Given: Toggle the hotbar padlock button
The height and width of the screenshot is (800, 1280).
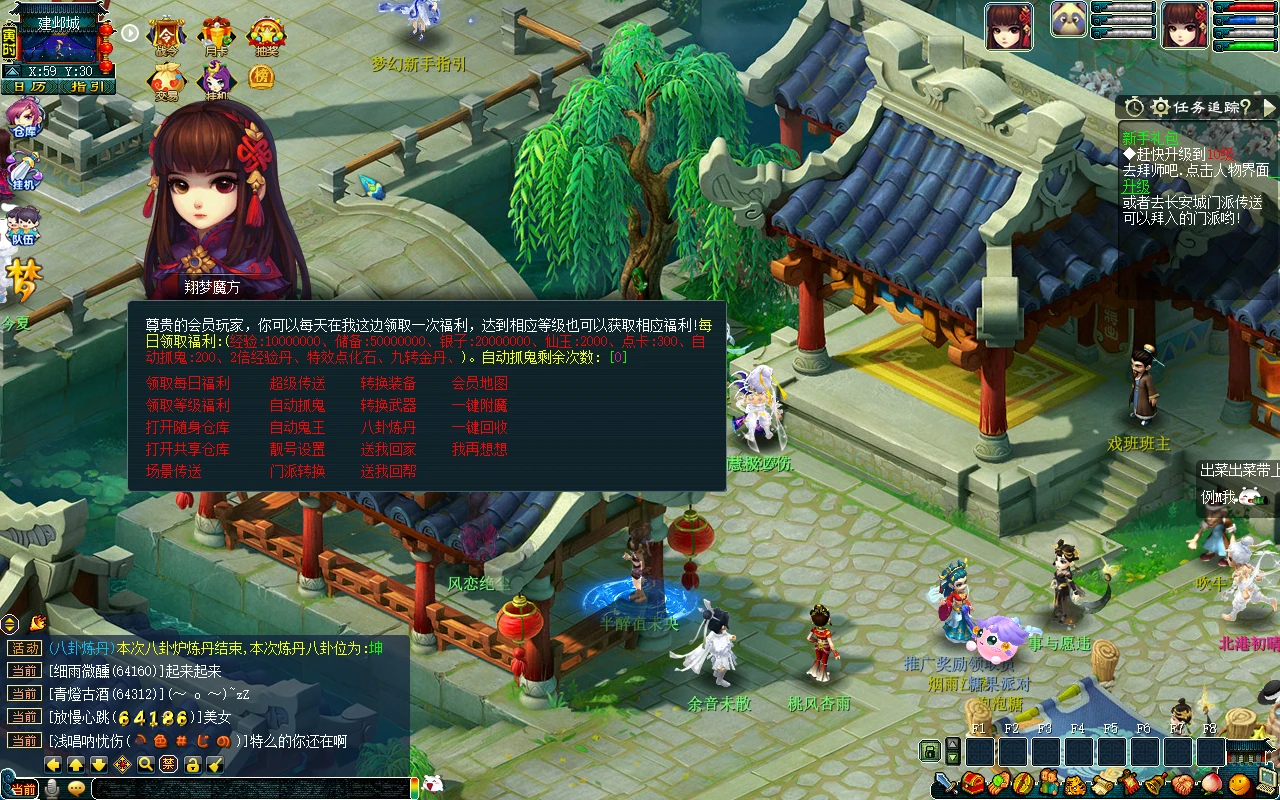Looking at the screenshot, I should pyautogui.click(x=930, y=751).
